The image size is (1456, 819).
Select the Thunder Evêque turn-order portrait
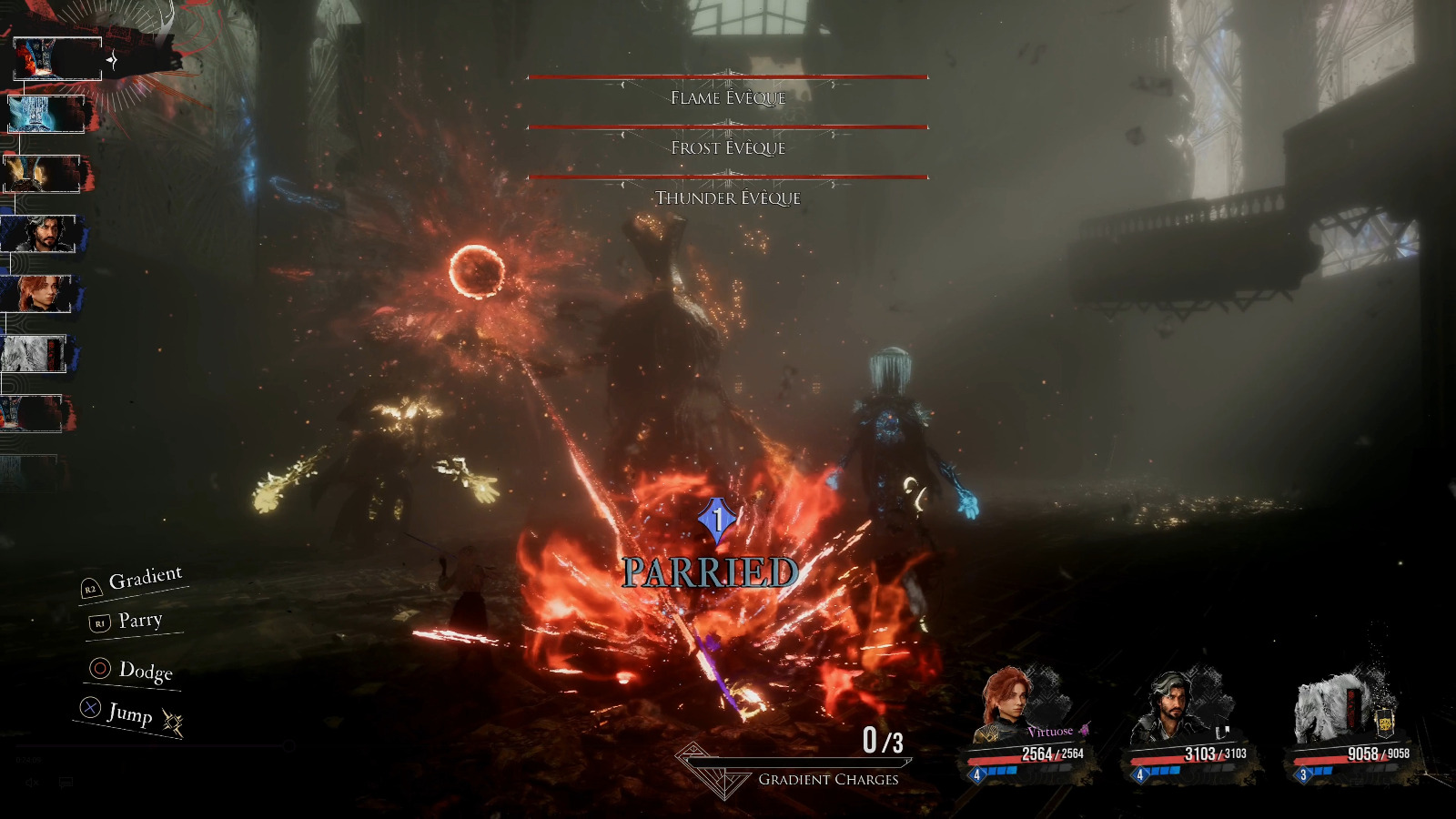(41, 174)
